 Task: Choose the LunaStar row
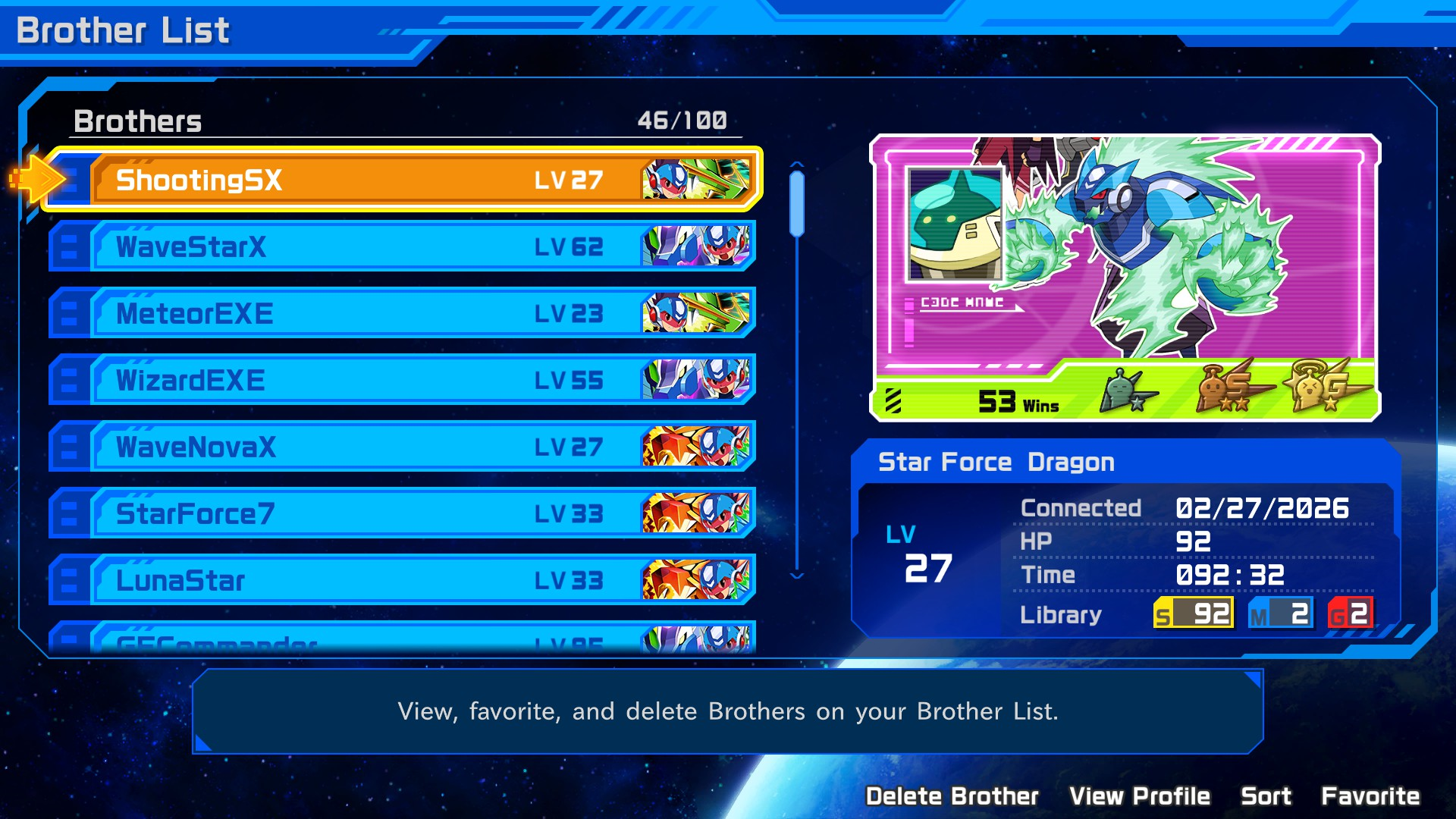click(402, 580)
